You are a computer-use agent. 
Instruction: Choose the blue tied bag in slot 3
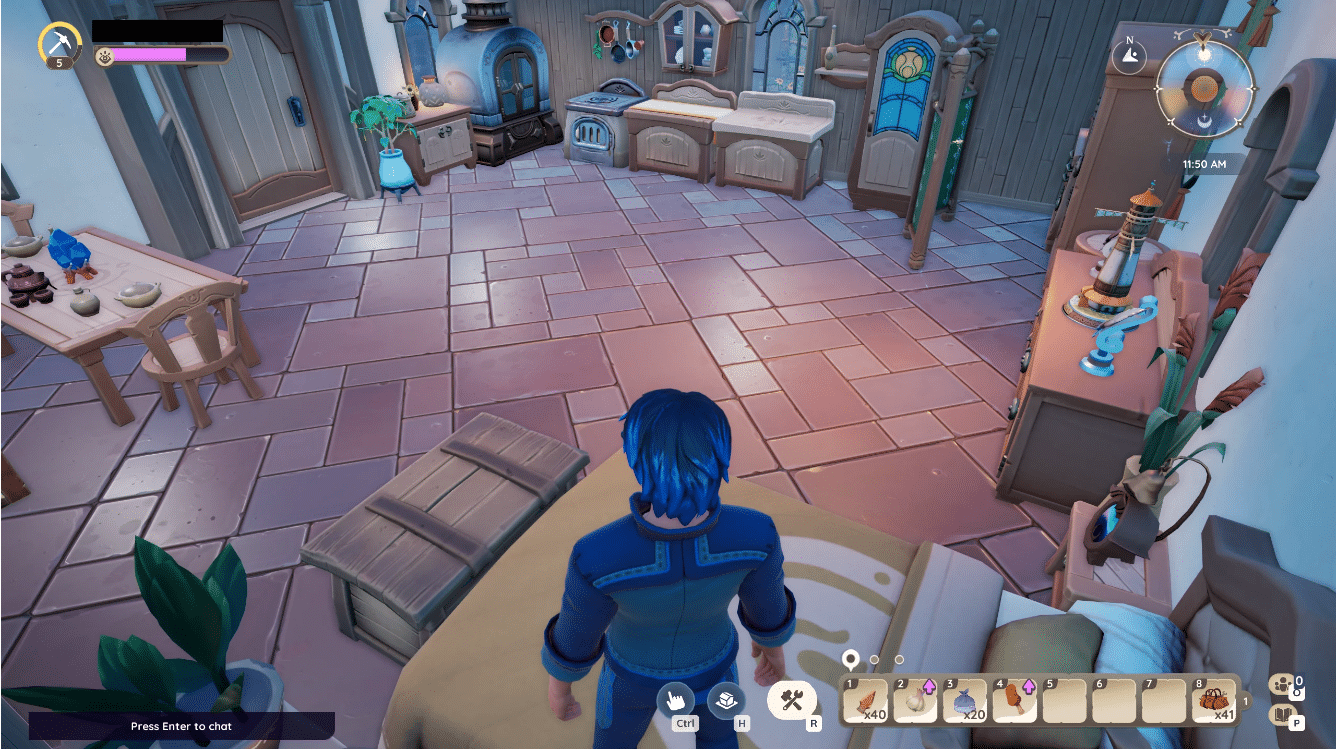964,700
